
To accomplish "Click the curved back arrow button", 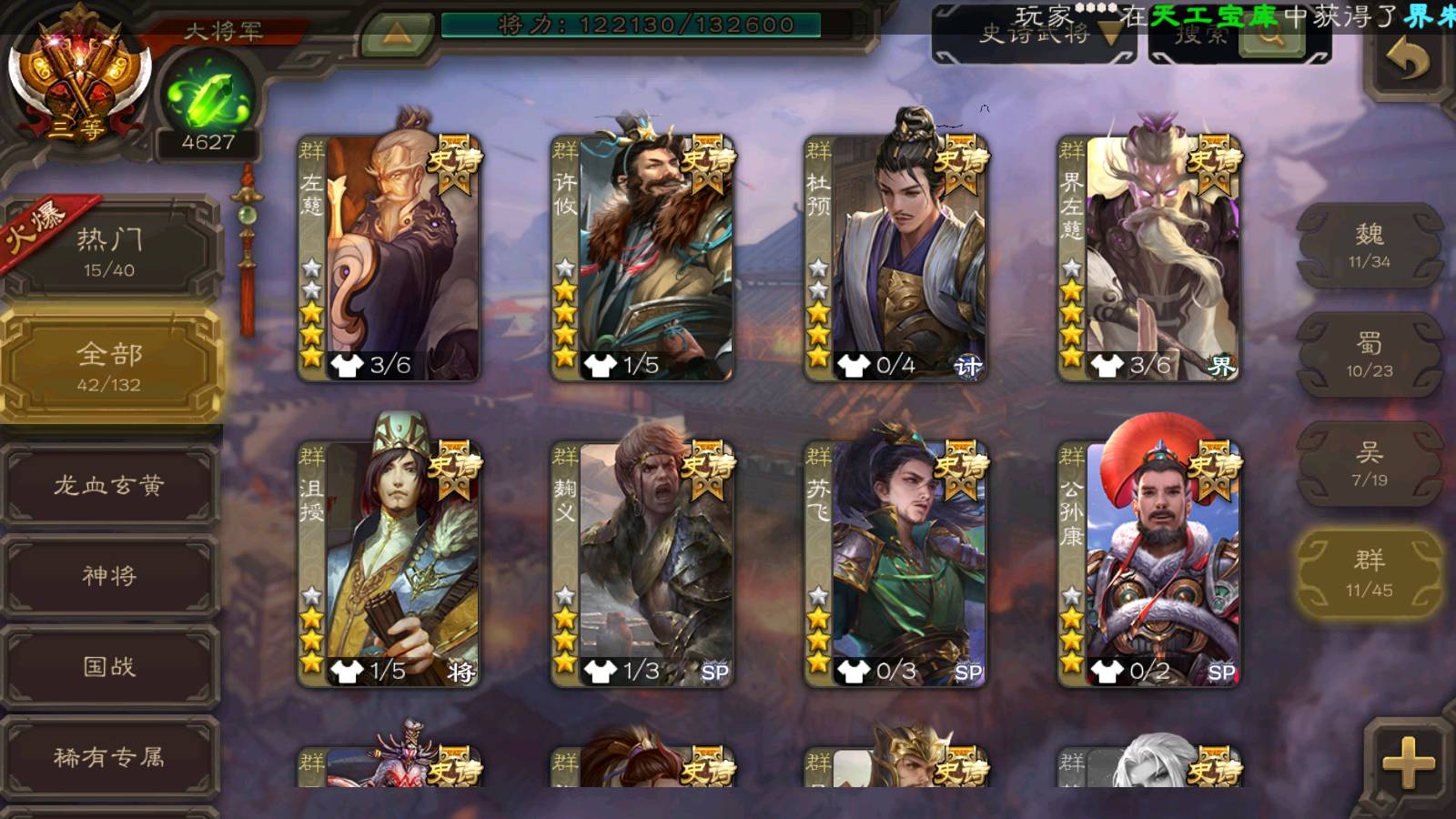I will coord(1407,62).
